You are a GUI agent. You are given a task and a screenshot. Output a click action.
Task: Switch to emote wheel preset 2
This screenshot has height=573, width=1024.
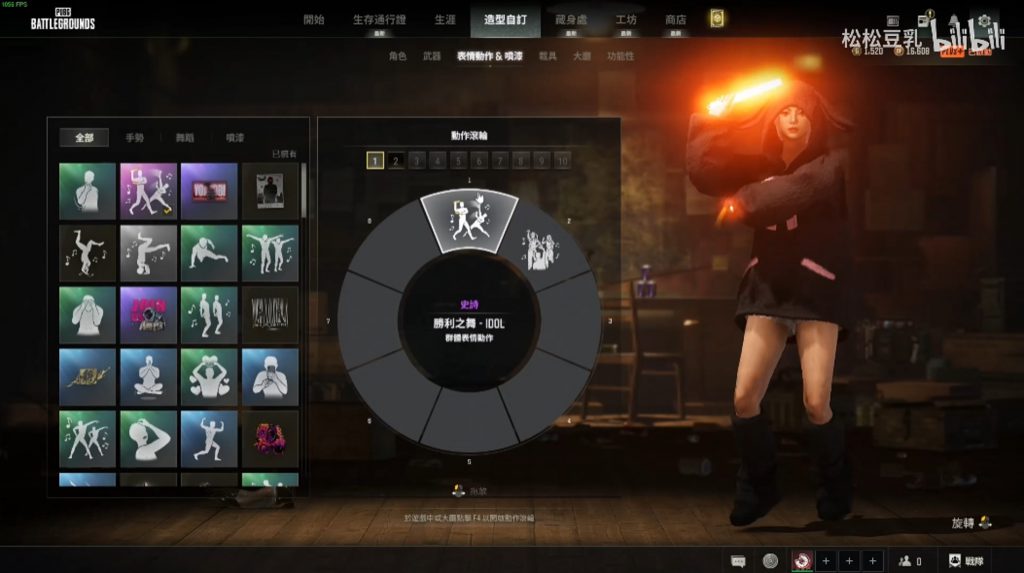click(x=396, y=160)
